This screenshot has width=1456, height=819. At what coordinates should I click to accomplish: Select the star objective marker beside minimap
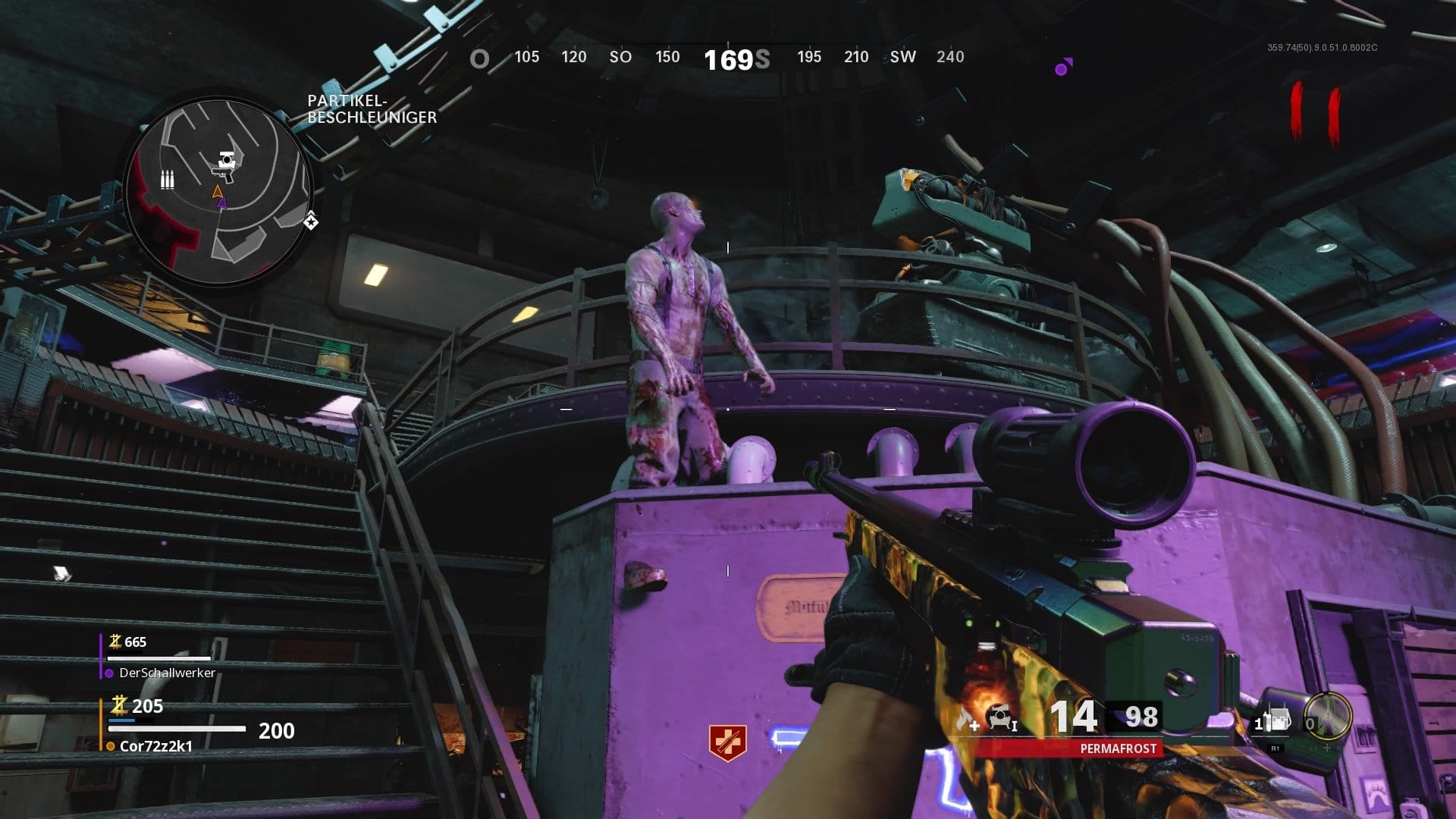coord(311,221)
